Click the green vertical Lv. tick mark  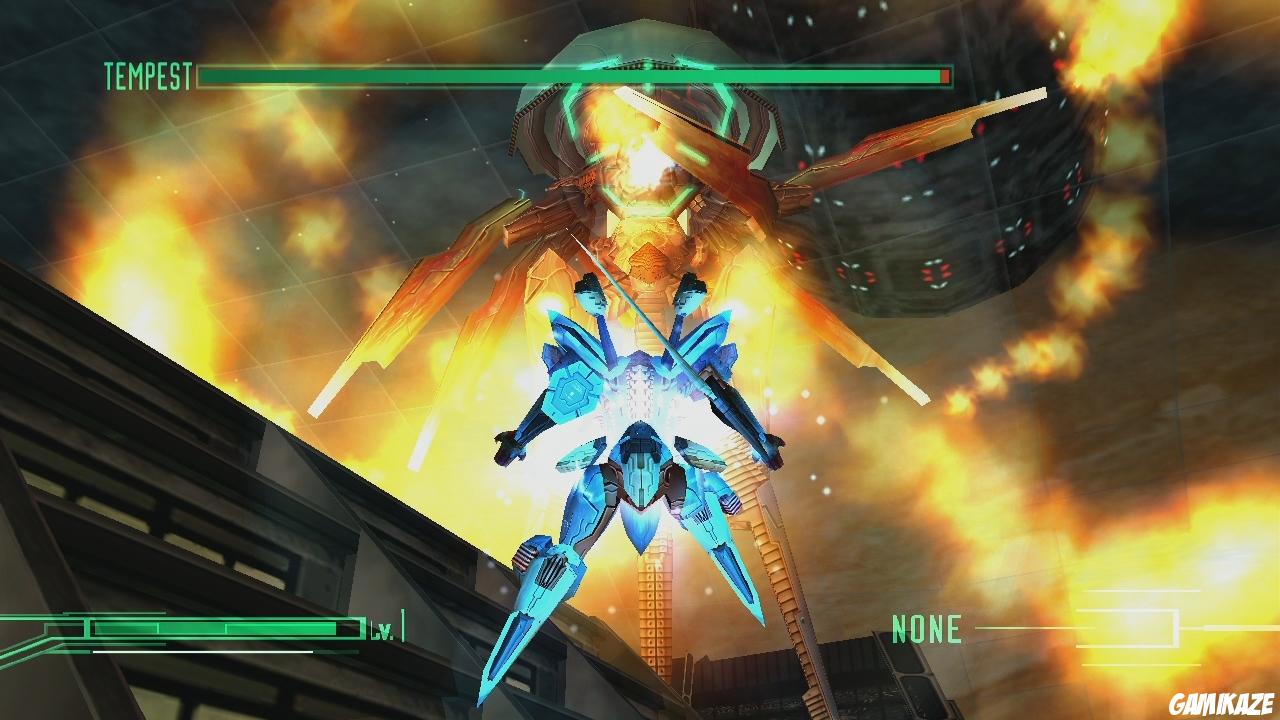(x=403, y=625)
